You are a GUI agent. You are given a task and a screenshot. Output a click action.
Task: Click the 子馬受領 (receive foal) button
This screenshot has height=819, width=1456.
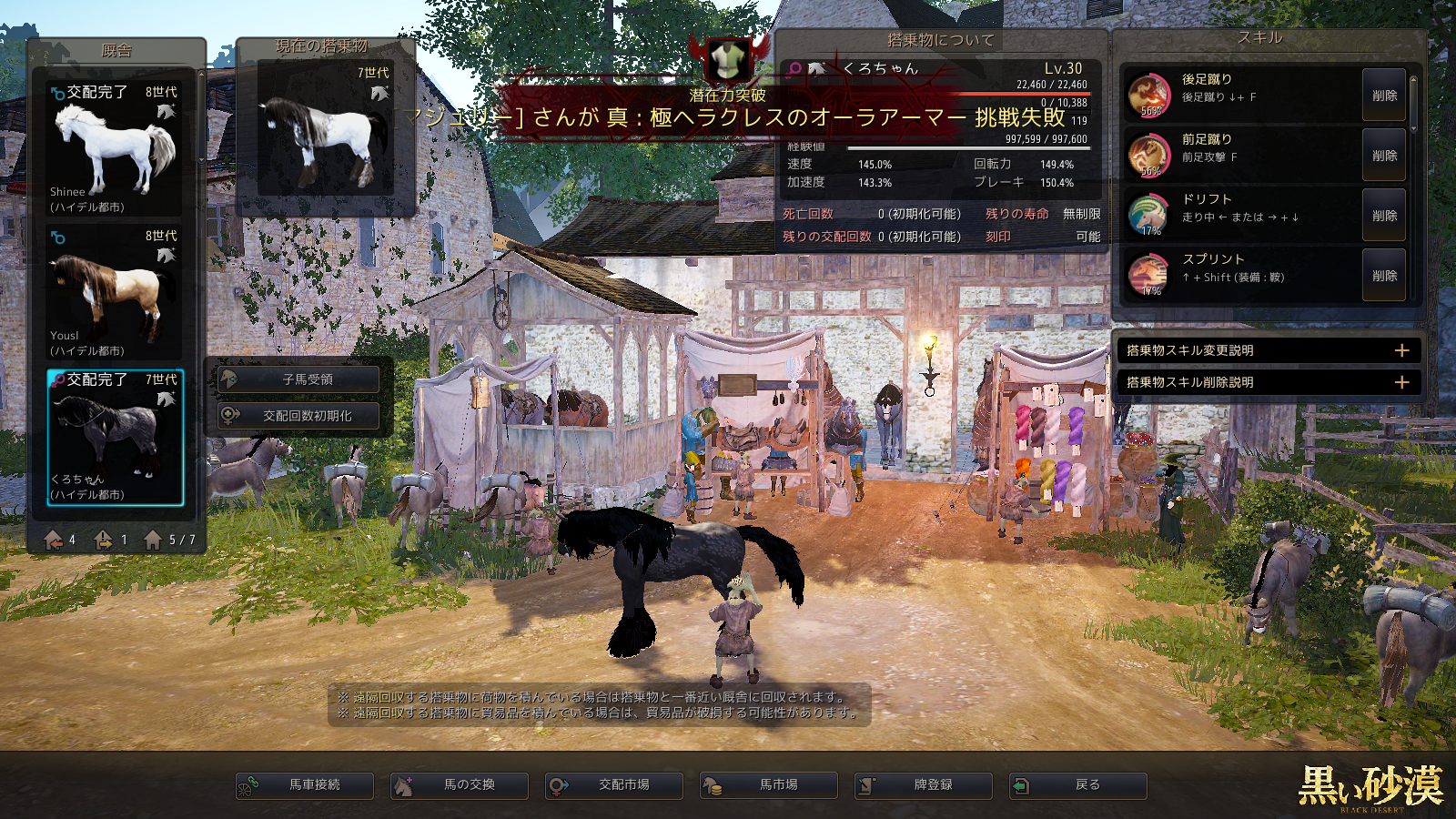tap(299, 379)
